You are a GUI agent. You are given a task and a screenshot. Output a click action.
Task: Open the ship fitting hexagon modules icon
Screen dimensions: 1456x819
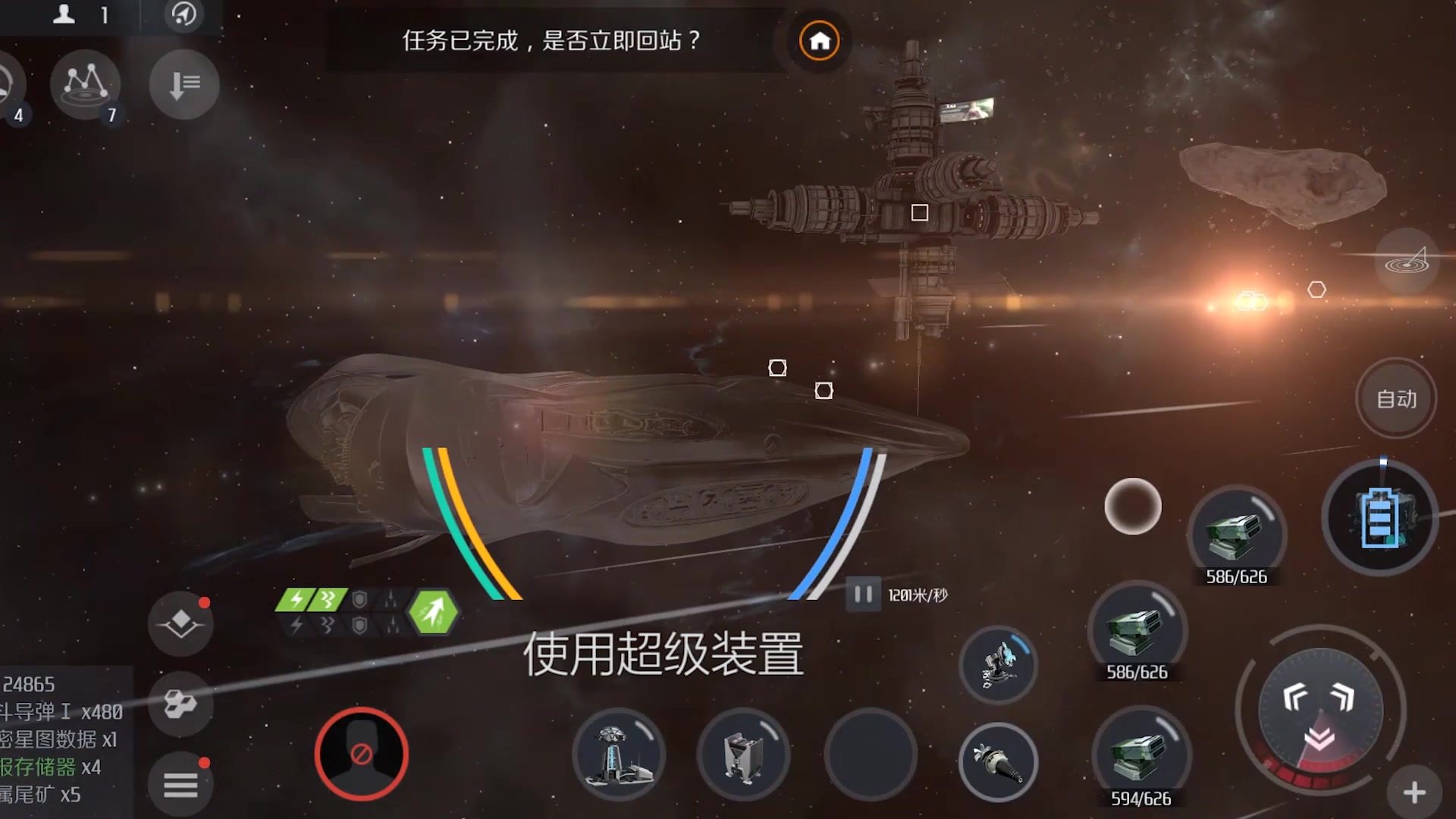pyautogui.click(x=180, y=704)
